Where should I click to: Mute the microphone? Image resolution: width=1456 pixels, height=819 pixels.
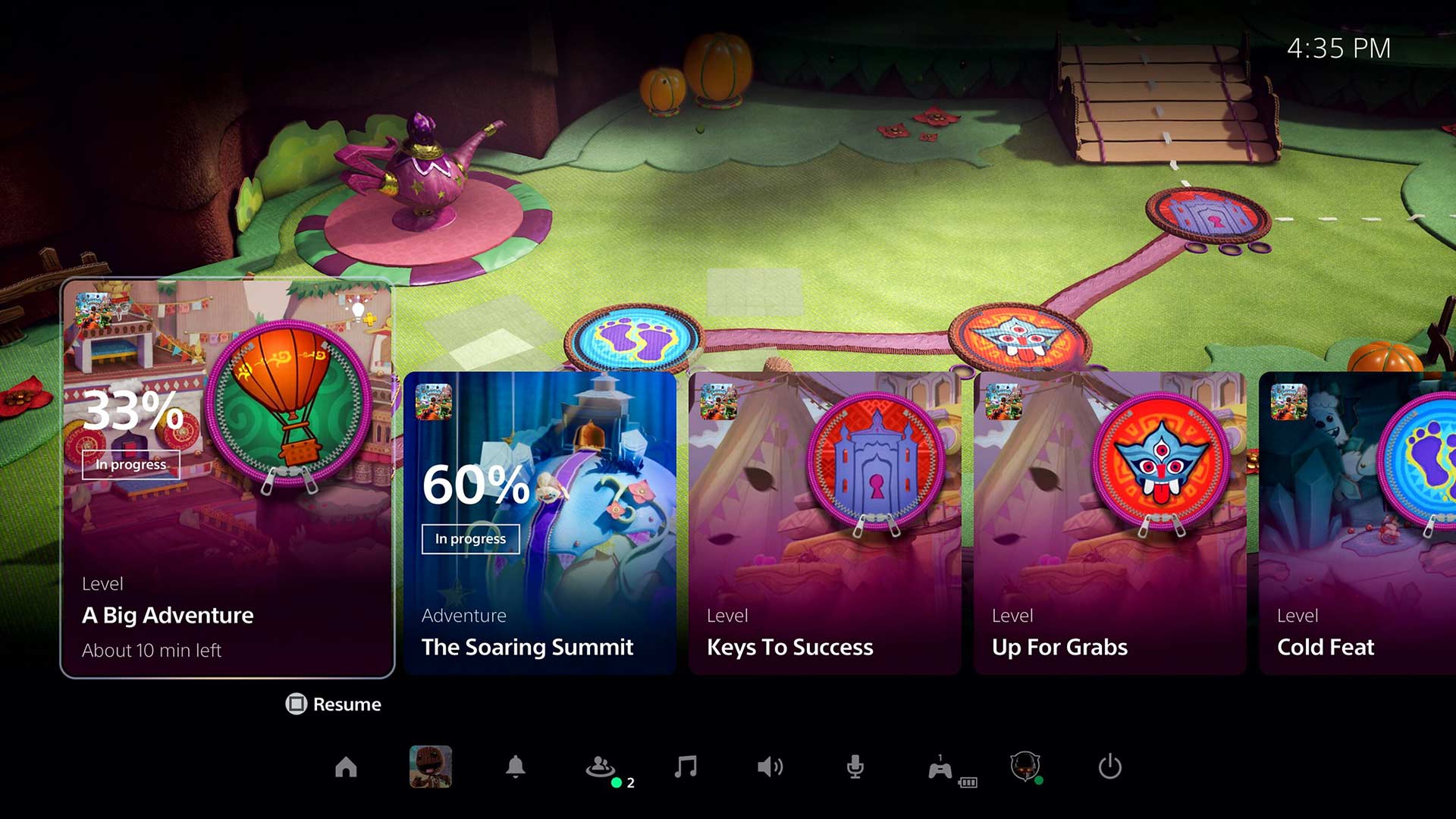(x=855, y=767)
